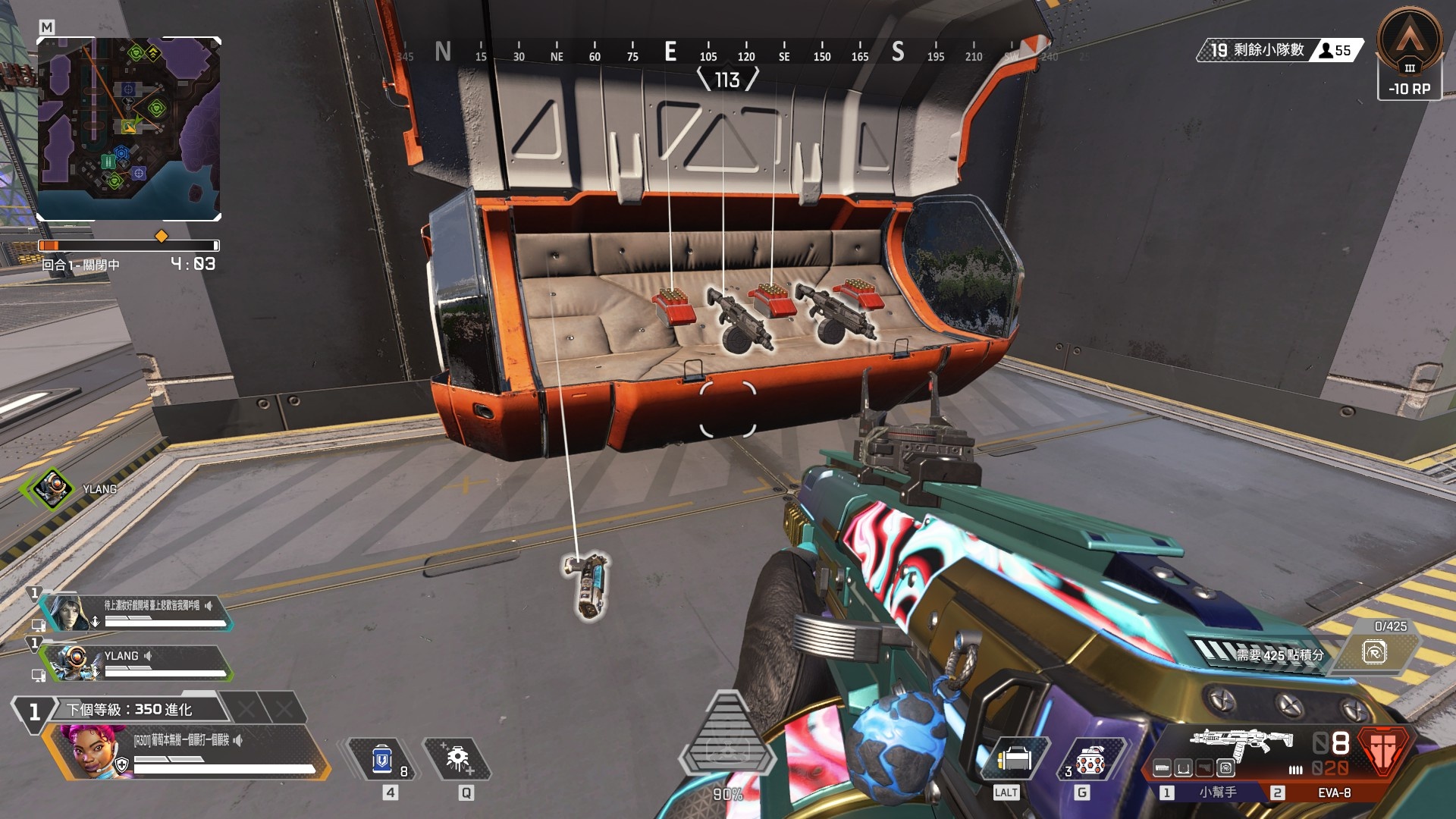The height and width of the screenshot is (819, 1456).
Task: Select the top teammate's status row
Action: pos(136,612)
